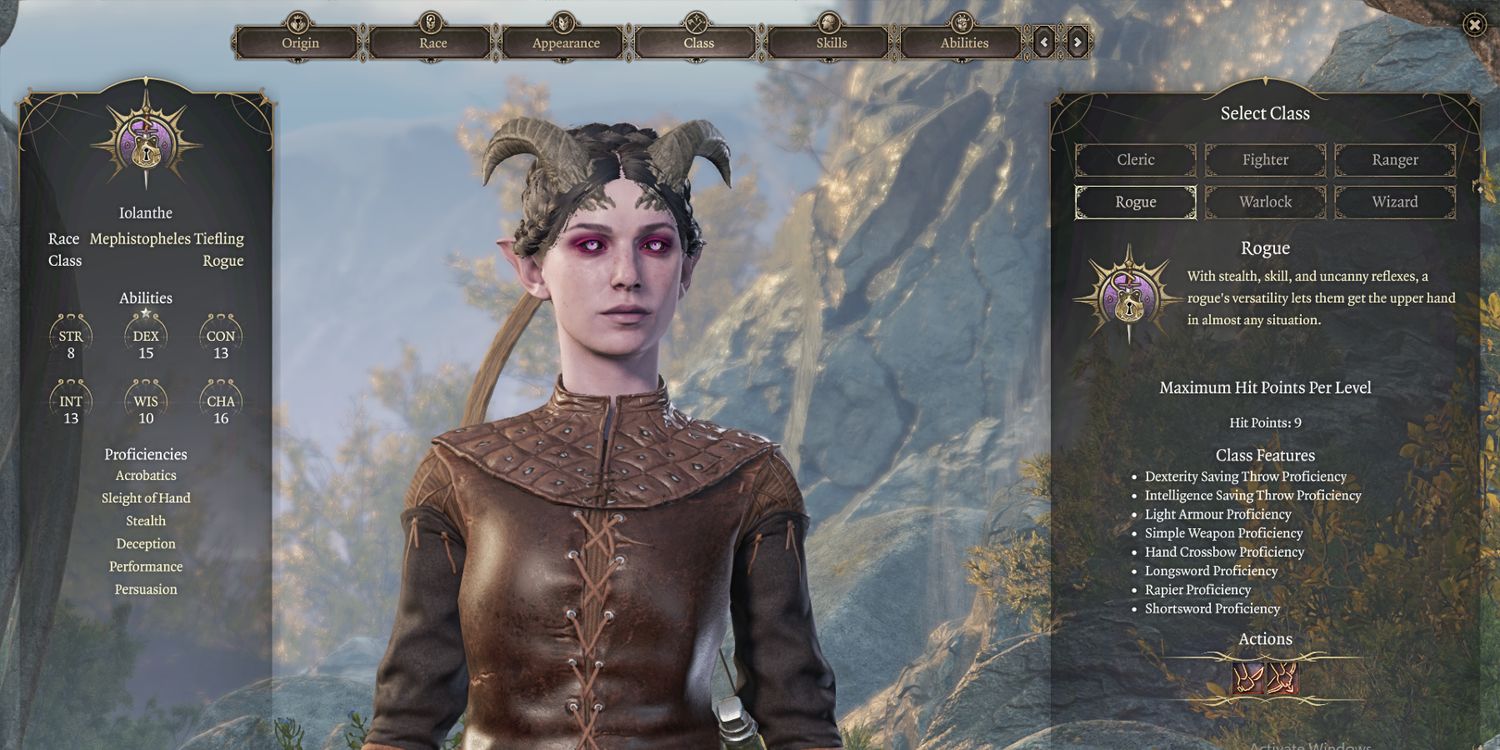Pick the Ranger class
This screenshot has height=750, width=1500.
tap(1395, 160)
